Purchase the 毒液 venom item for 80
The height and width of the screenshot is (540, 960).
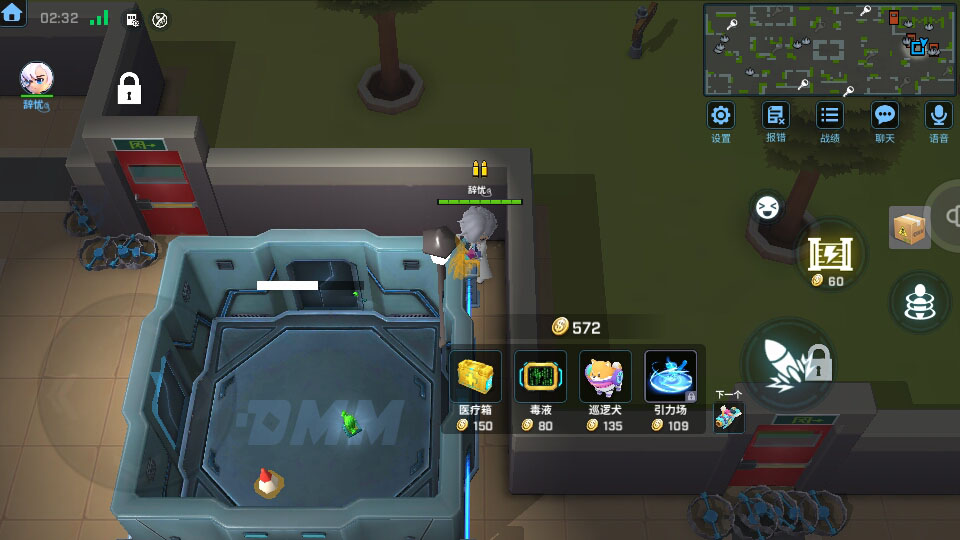coord(540,378)
